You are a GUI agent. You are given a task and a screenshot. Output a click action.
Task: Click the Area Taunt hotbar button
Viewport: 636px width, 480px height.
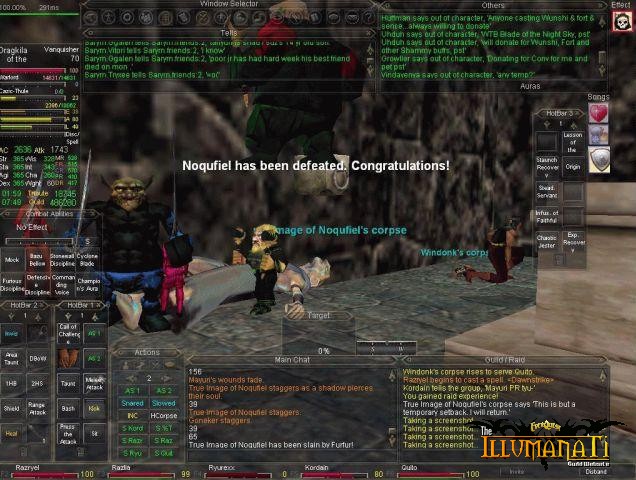click(12, 357)
